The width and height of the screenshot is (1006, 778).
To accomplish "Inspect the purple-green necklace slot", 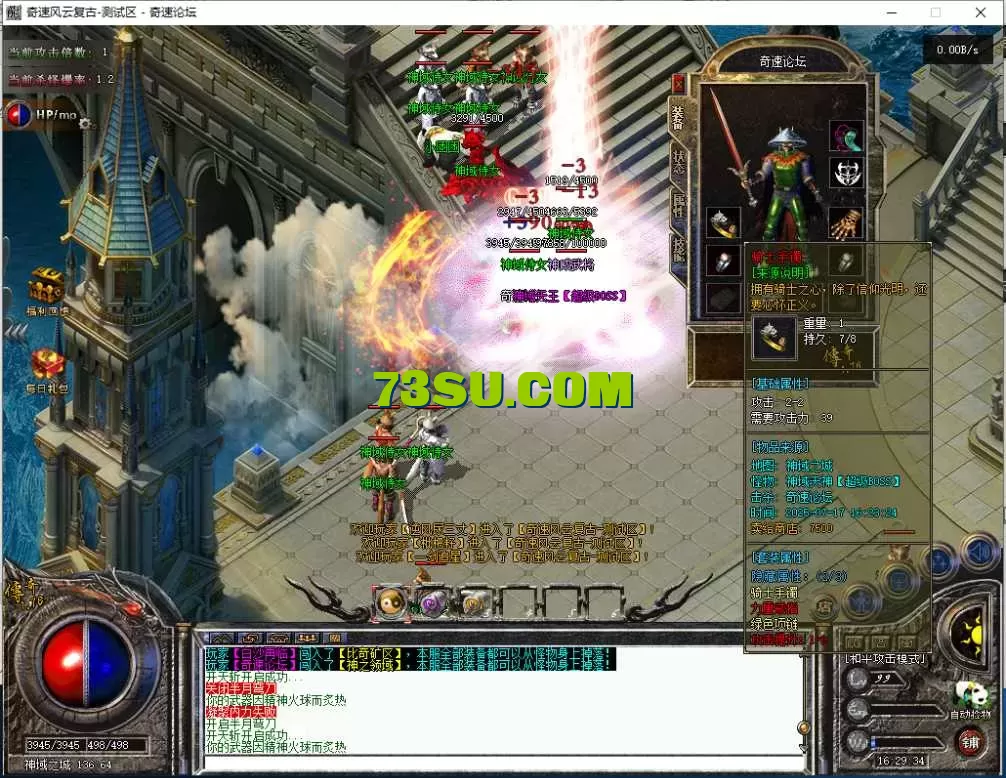I will (846, 137).
